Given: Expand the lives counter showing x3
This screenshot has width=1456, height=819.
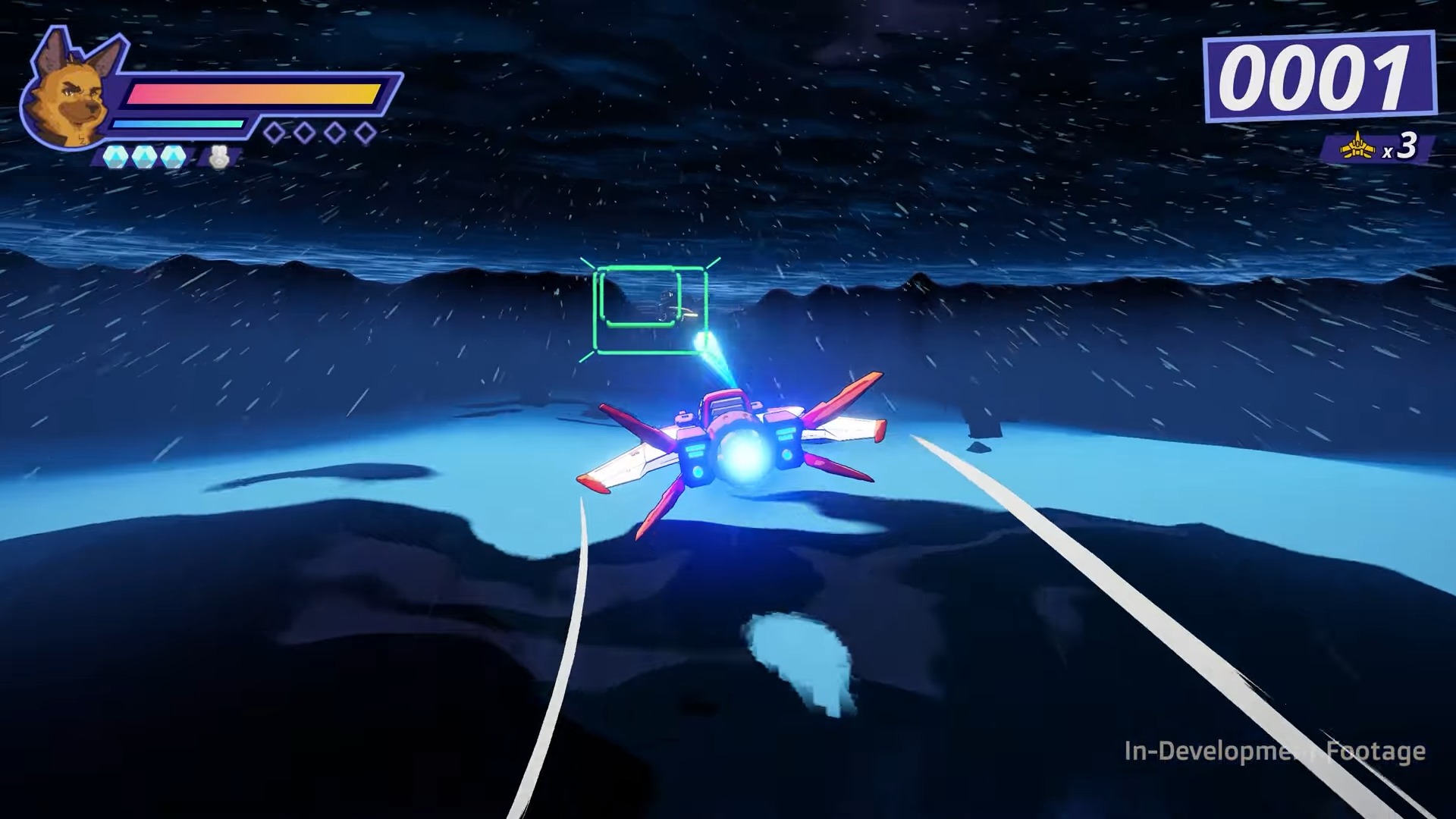Looking at the screenshot, I should point(1380,149).
